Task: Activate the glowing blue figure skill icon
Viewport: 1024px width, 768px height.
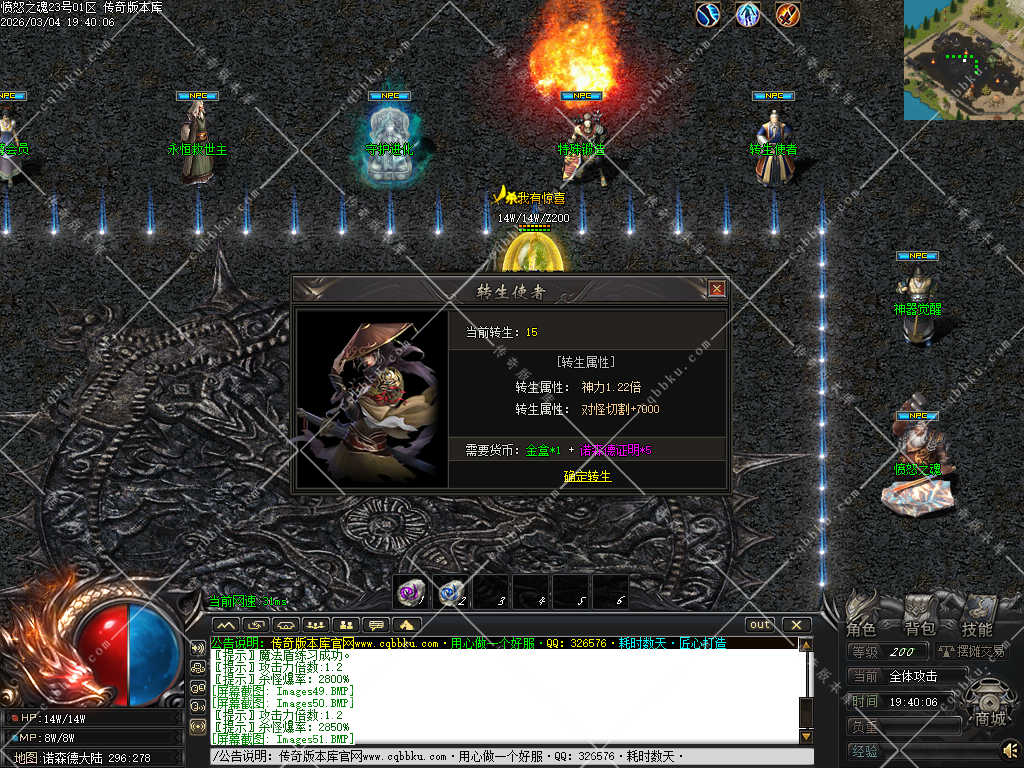Action: 748,14
